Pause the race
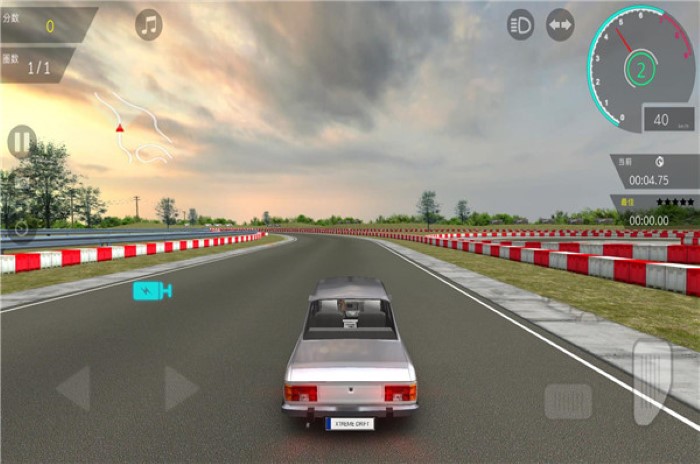This screenshot has height=464, width=700. point(21,141)
